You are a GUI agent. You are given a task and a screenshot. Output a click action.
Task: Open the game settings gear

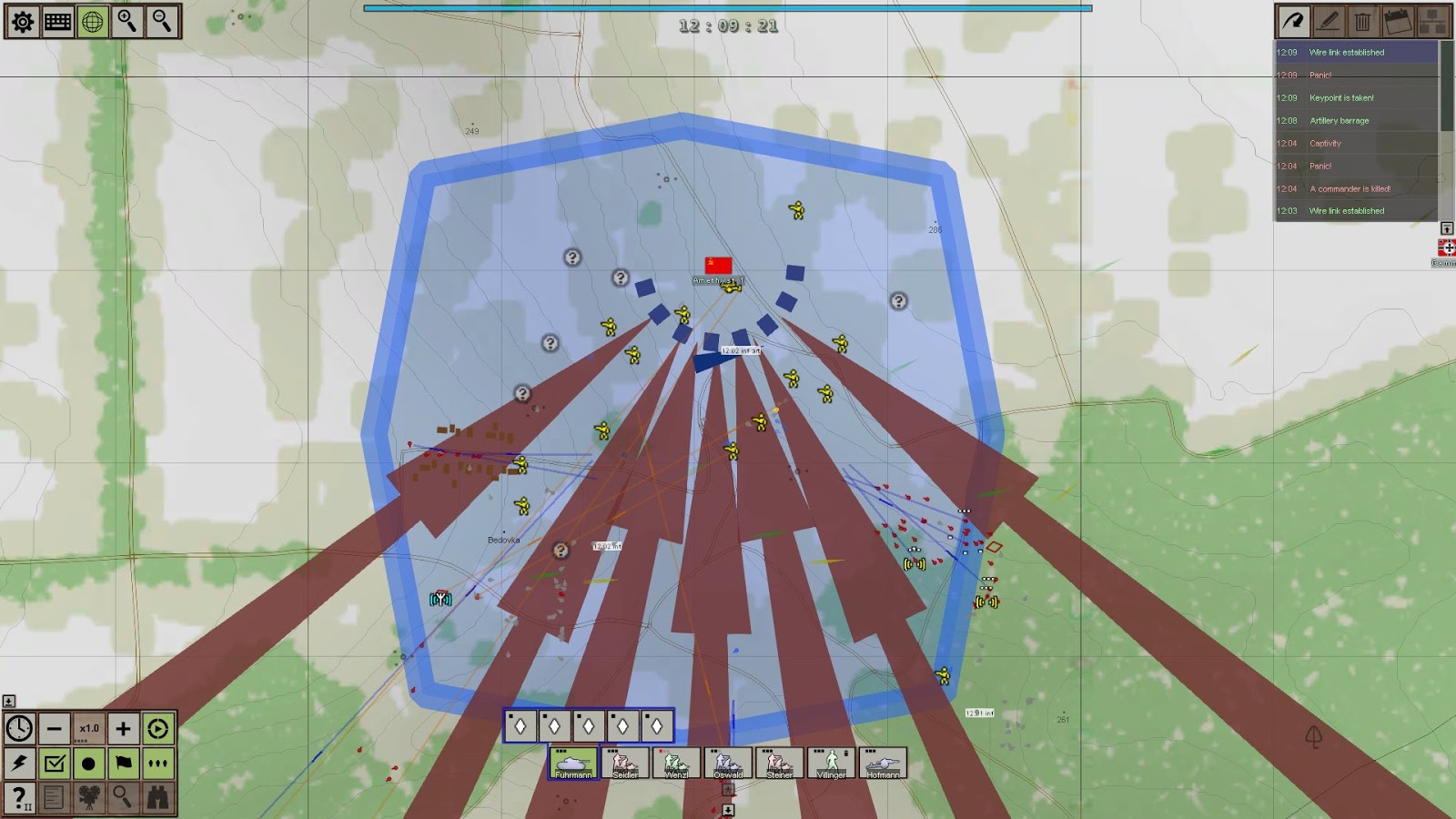pyautogui.click(x=22, y=21)
